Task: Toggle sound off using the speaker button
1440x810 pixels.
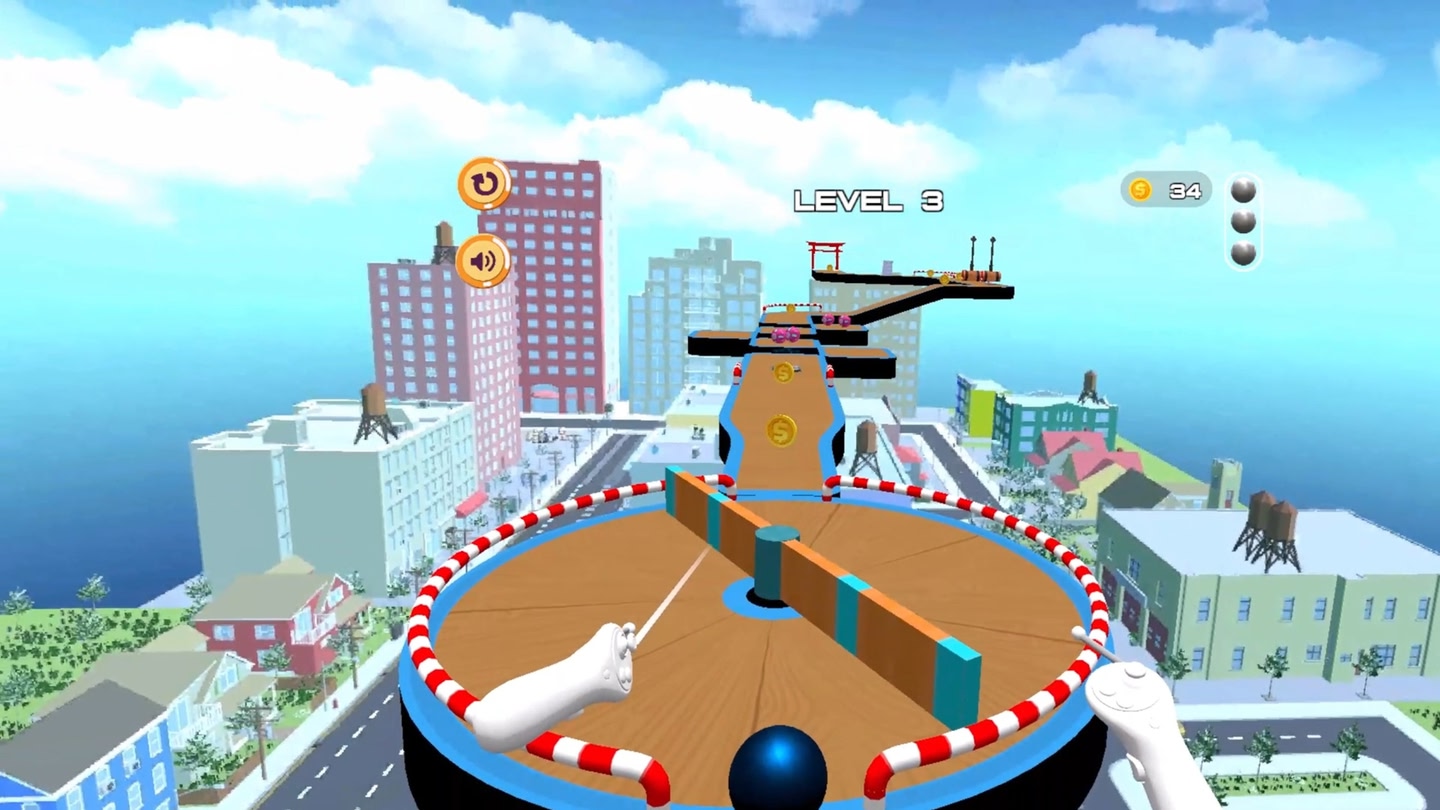Action: click(x=481, y=263)
